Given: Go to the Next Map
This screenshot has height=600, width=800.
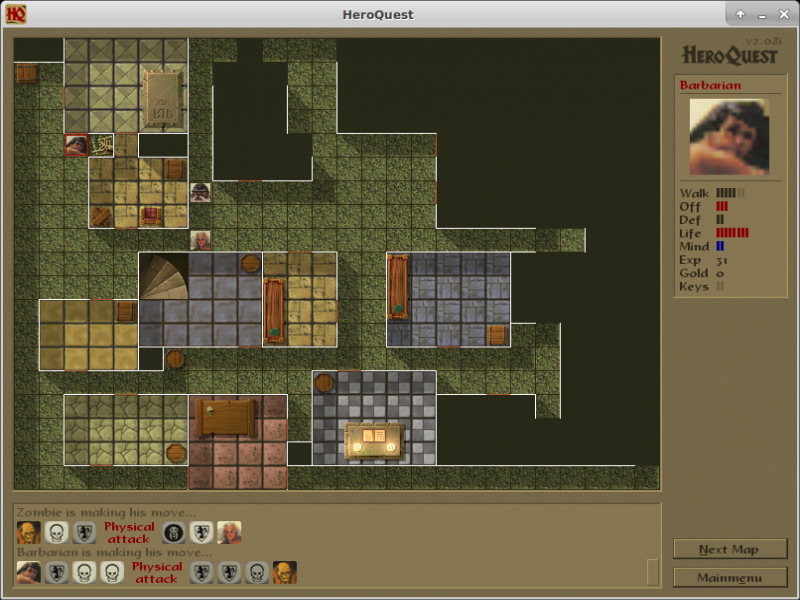Looking at the screenshot, I should click(x=729, y=549).
